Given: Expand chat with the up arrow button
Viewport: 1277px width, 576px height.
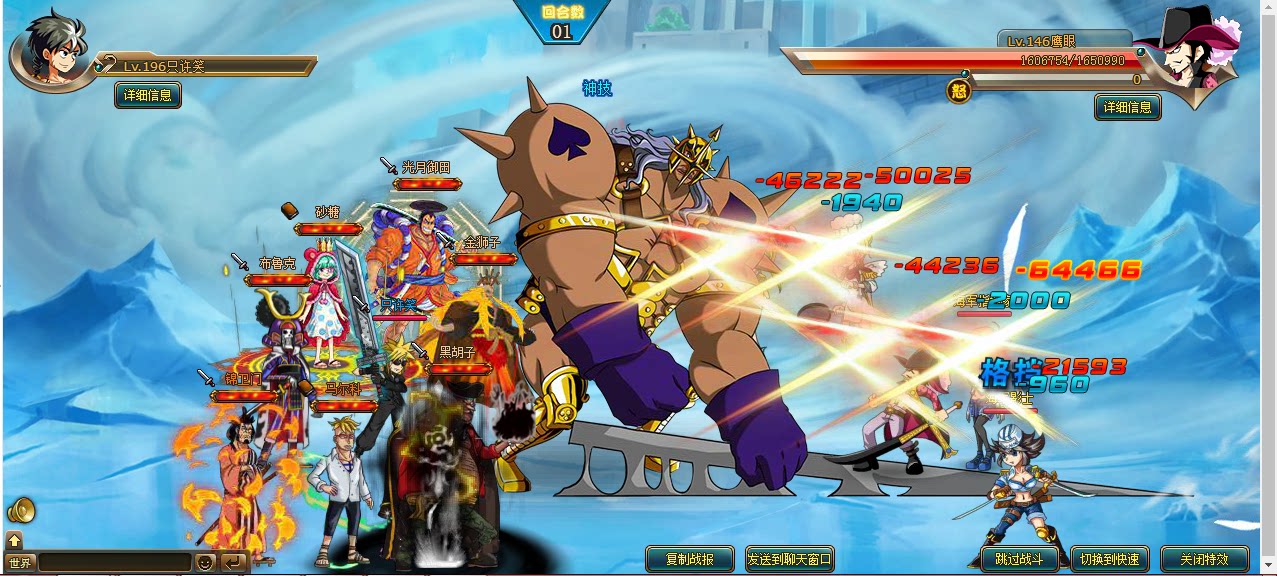Looking at the screenshot, I should tap(14, 541).
